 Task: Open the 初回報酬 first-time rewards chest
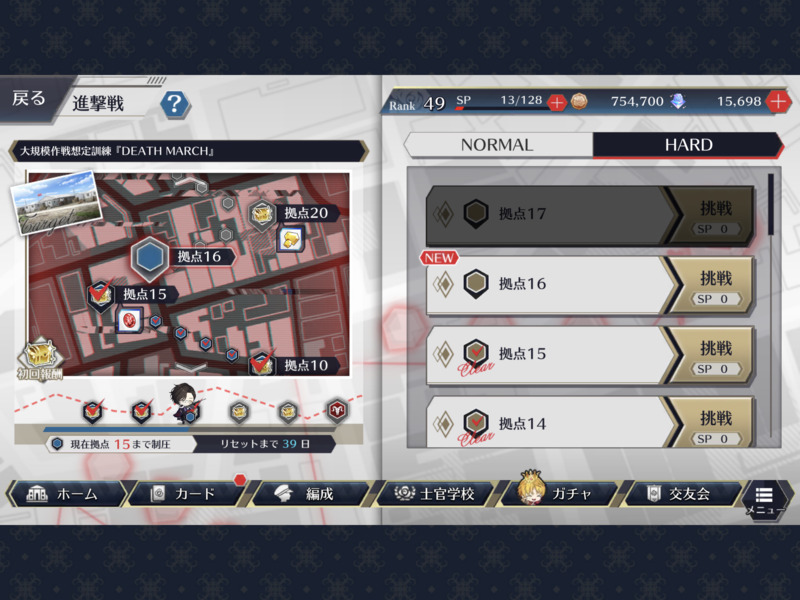click(40, 358)
